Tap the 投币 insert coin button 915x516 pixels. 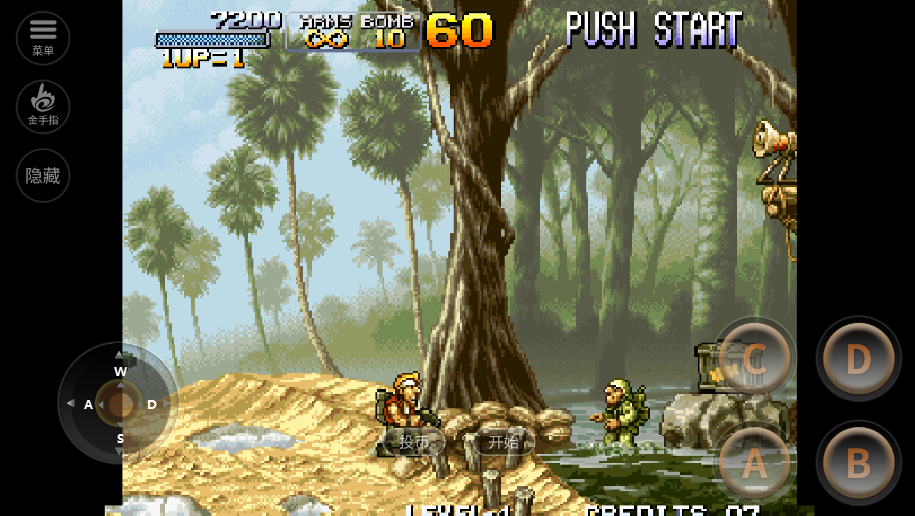(x=414, y=441)
